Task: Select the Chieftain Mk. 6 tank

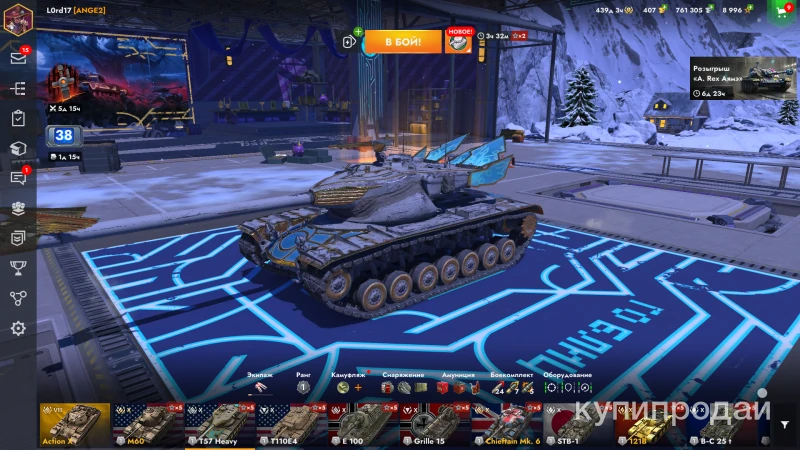Action: [x=507, y=424]
